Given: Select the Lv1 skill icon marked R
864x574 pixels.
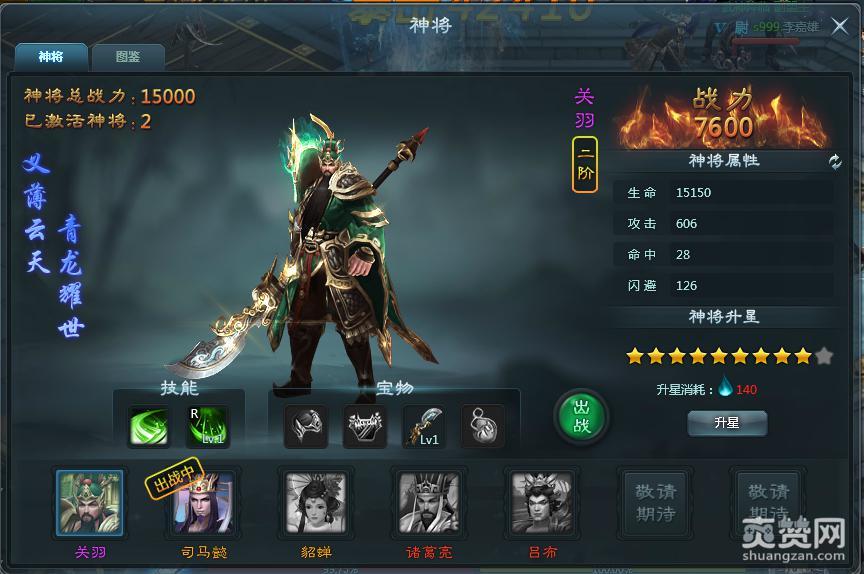Looking at the screenshot, I should [208, 427].
